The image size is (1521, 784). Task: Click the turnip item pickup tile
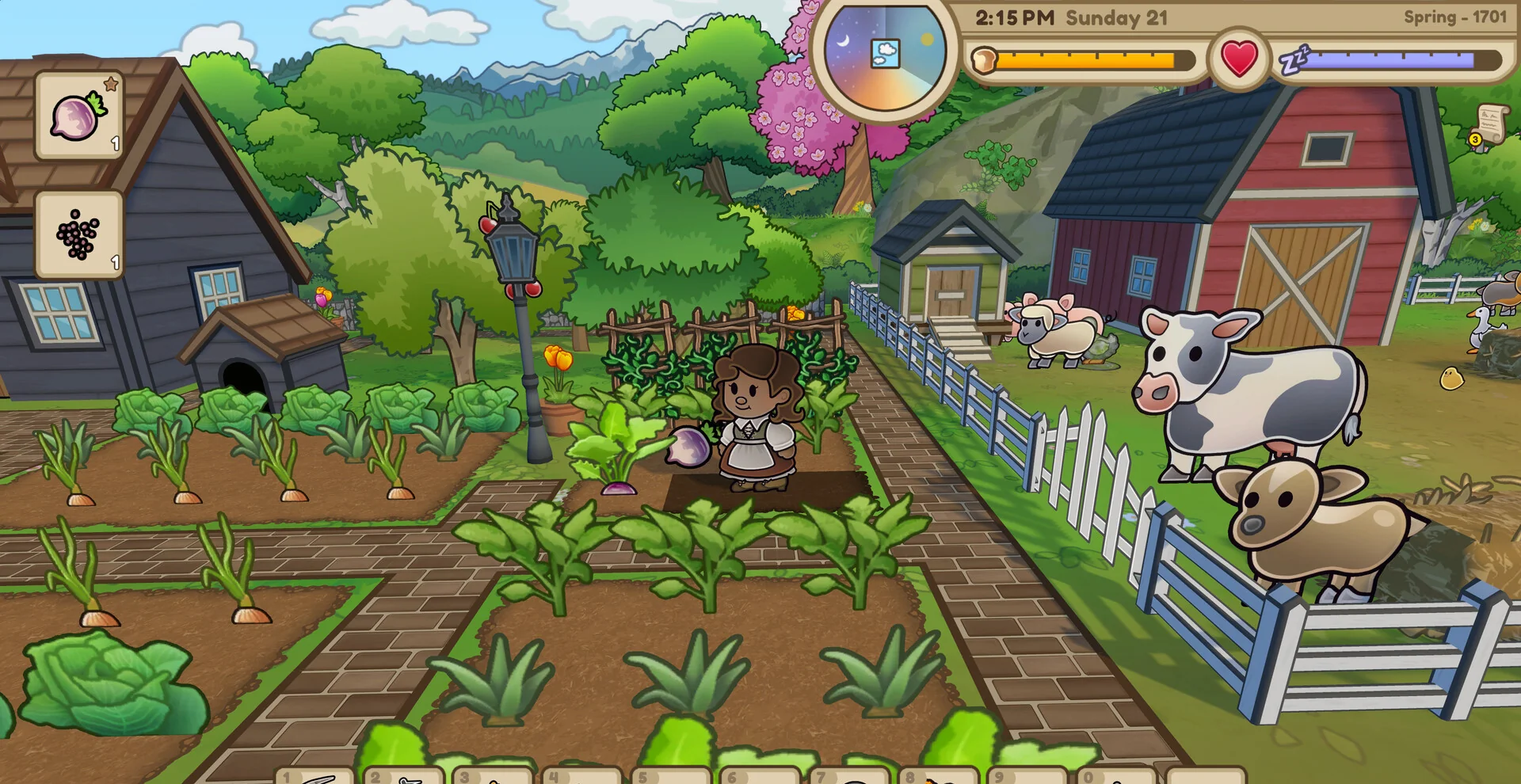click(78, 116)
